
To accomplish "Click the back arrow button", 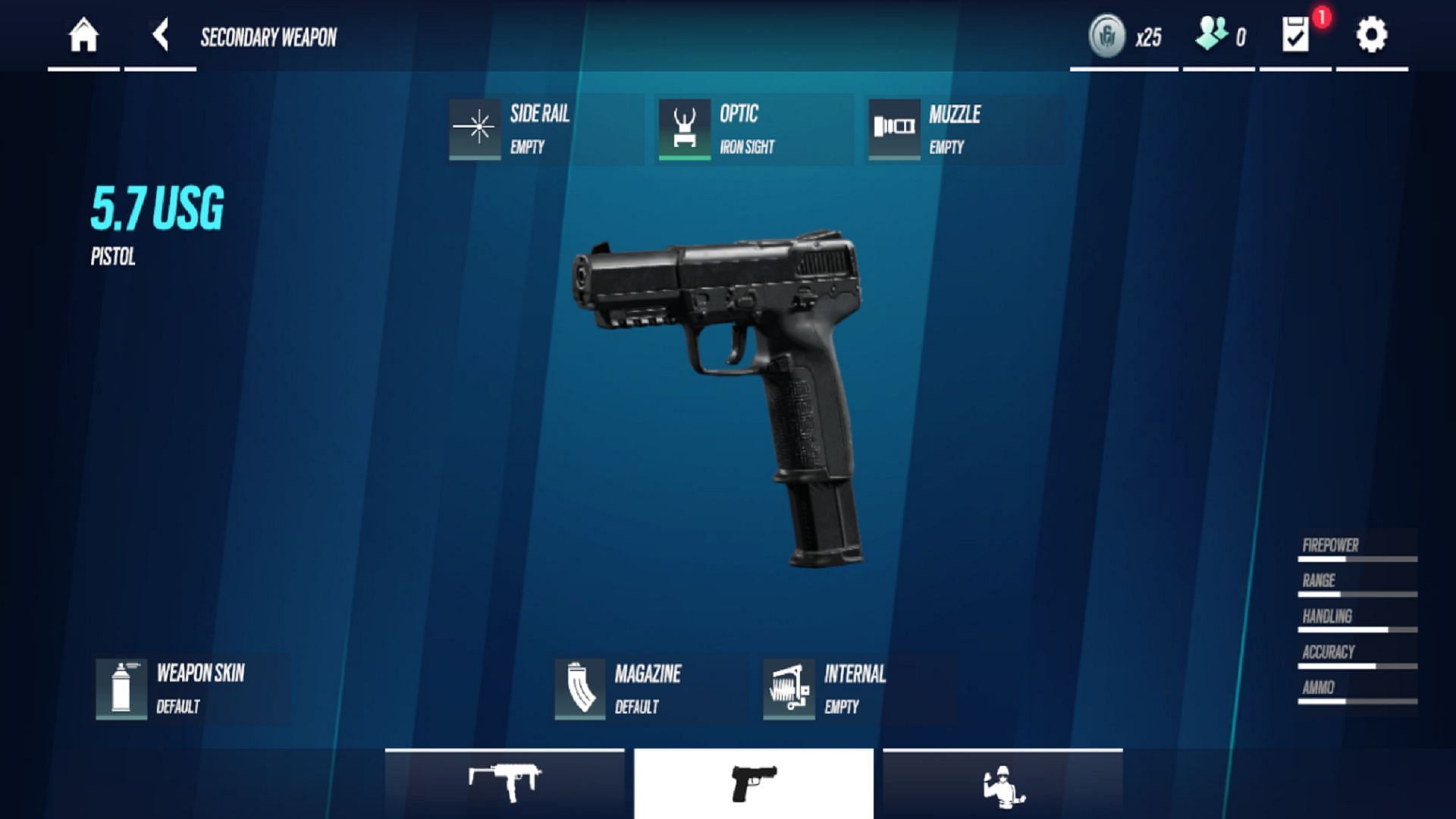I will (x=160, y=36).
